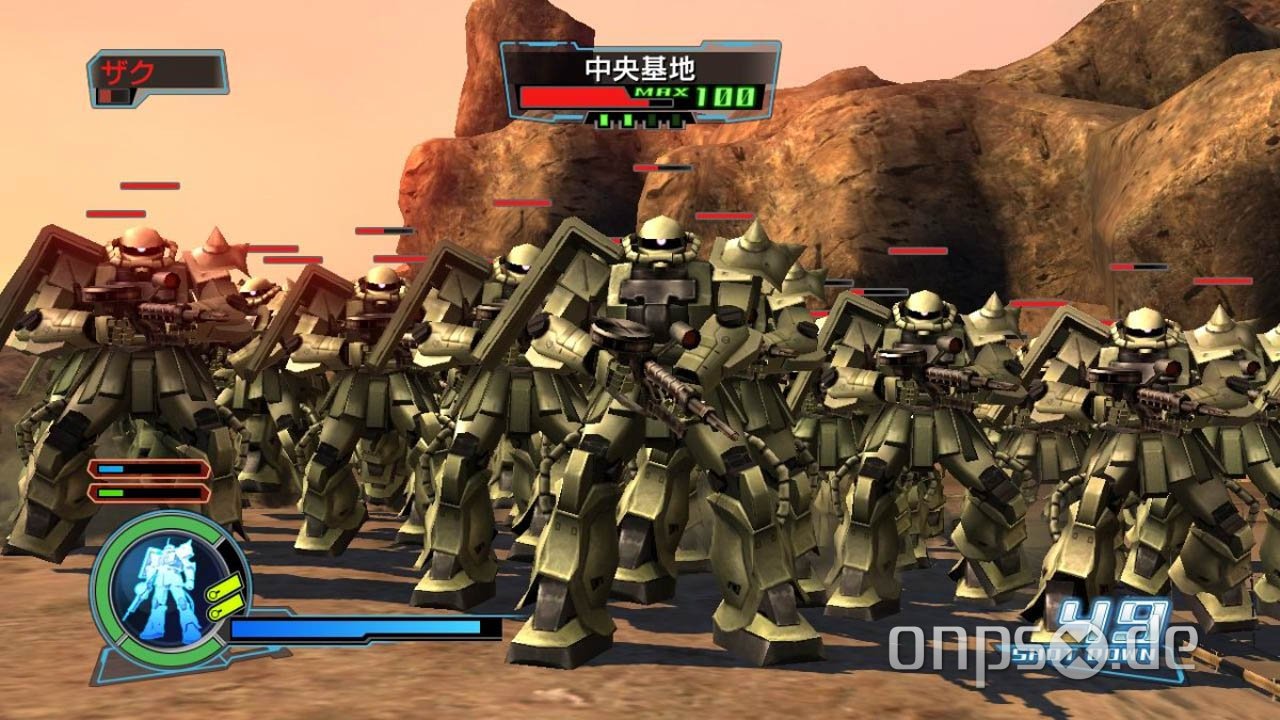Toggle the second green segment under the base gauge
1280x720 pixels.
(x=626, y=120)
